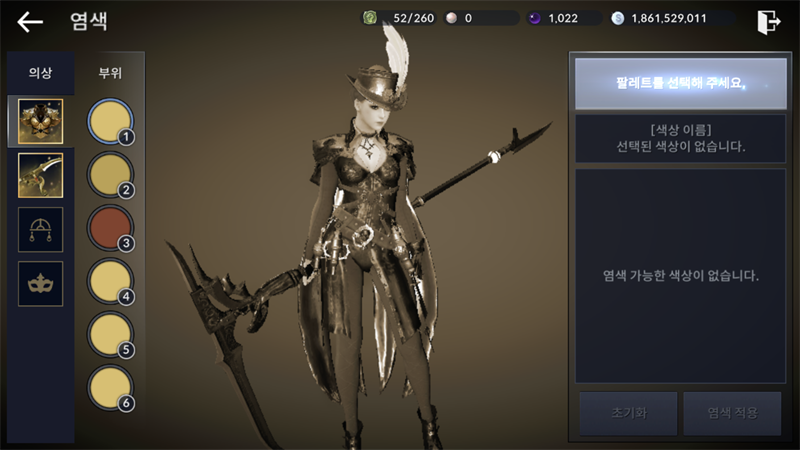Click the 초기화 reset button
The width and height of the screenshot is (800, 450).
point(626,412)
